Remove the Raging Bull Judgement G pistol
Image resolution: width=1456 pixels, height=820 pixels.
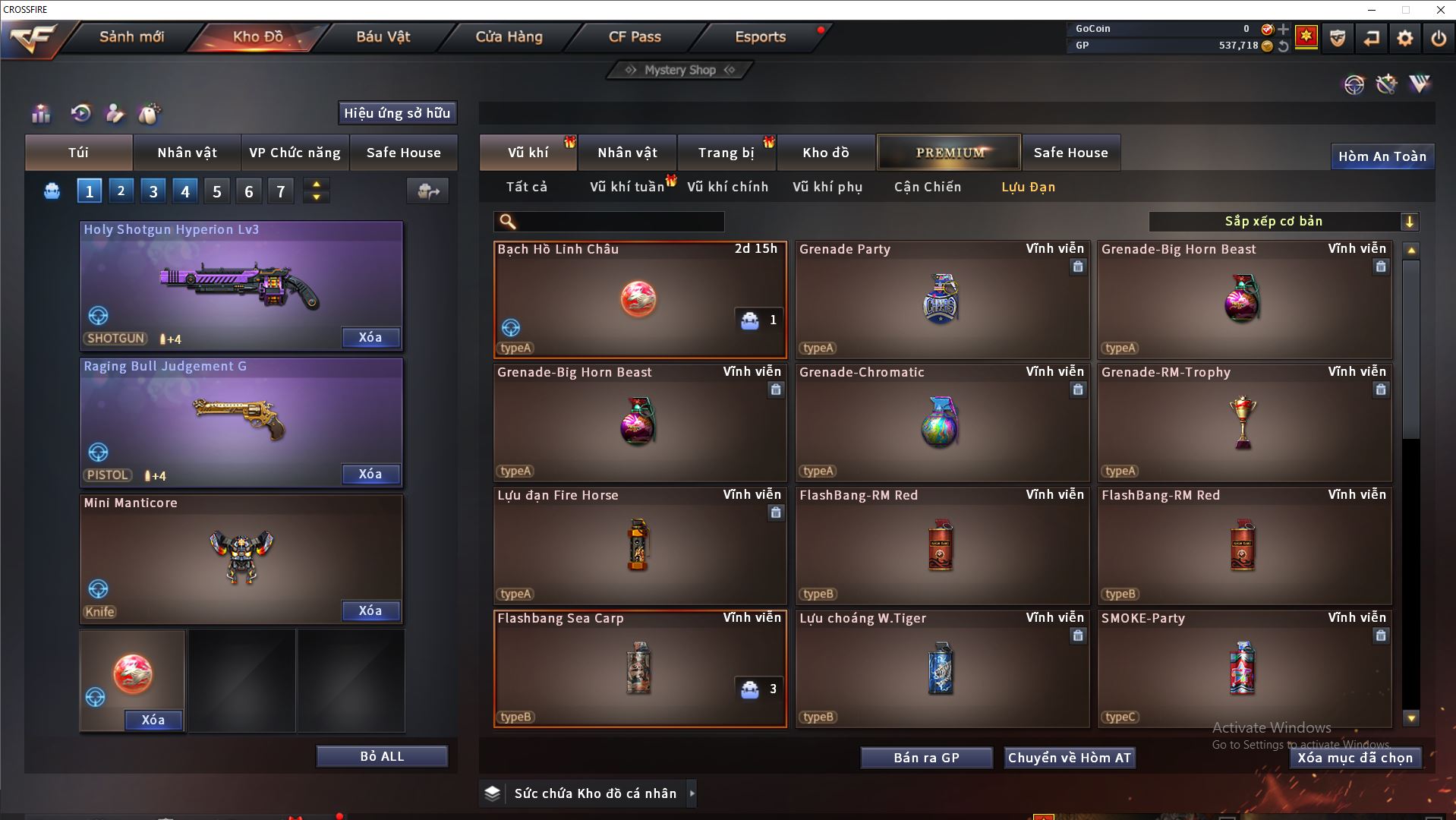point(370,474)
